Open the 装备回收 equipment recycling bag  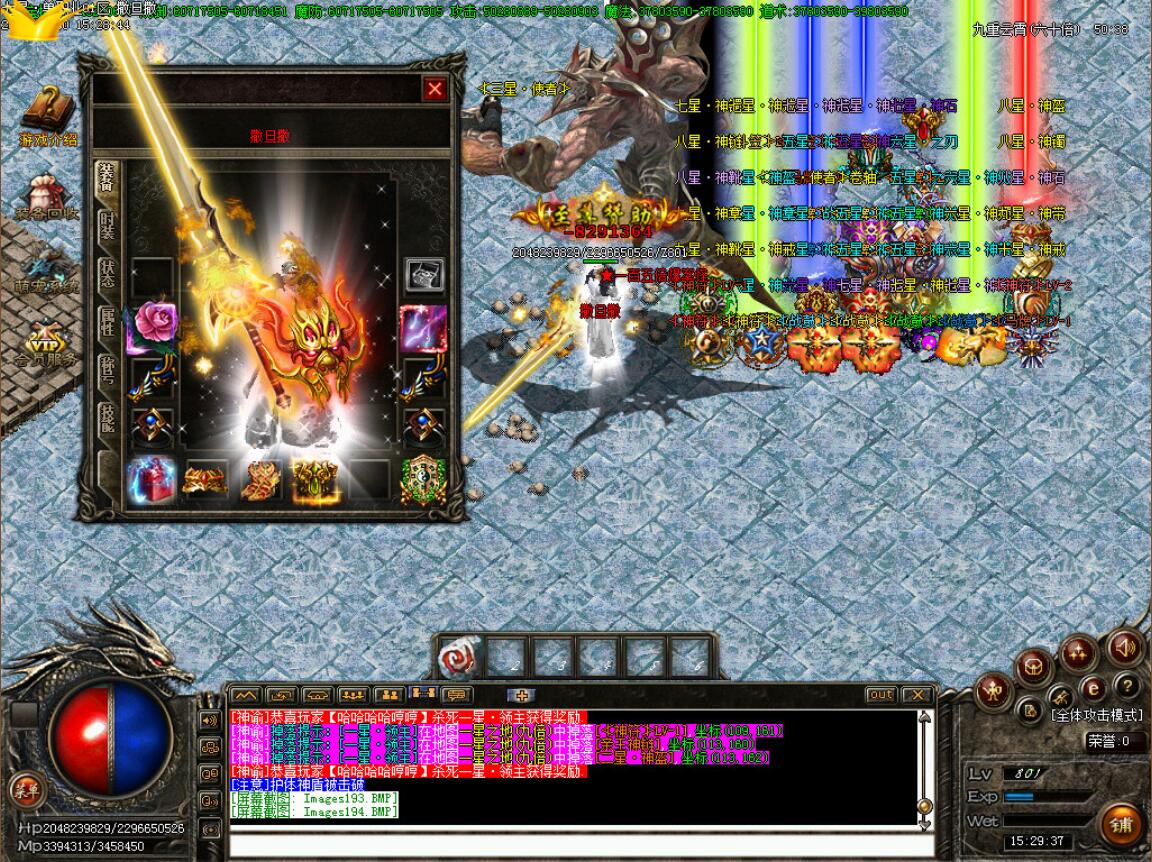click(46, 197)
